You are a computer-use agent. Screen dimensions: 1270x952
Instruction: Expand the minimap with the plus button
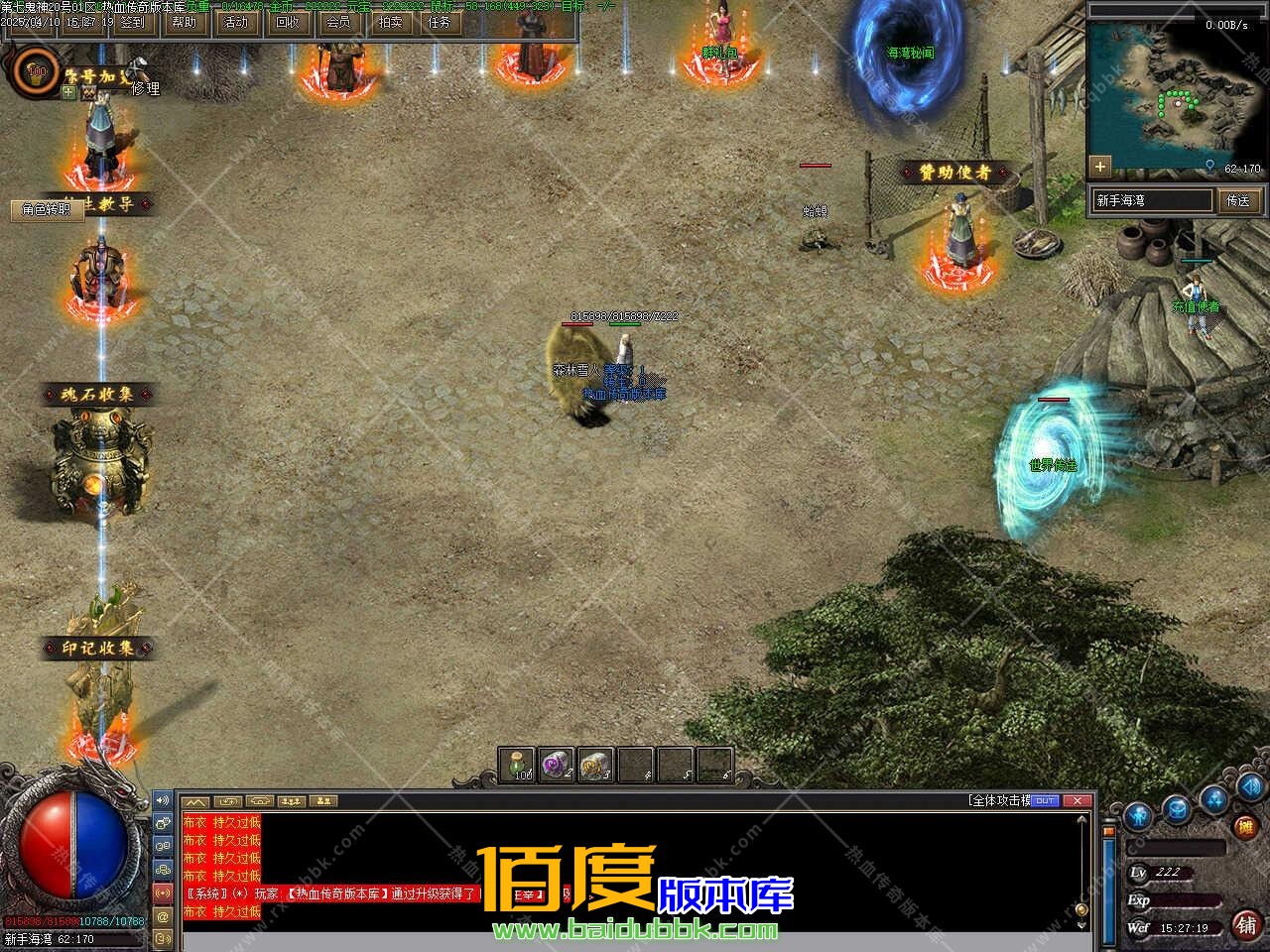[x=1101, y=167]
